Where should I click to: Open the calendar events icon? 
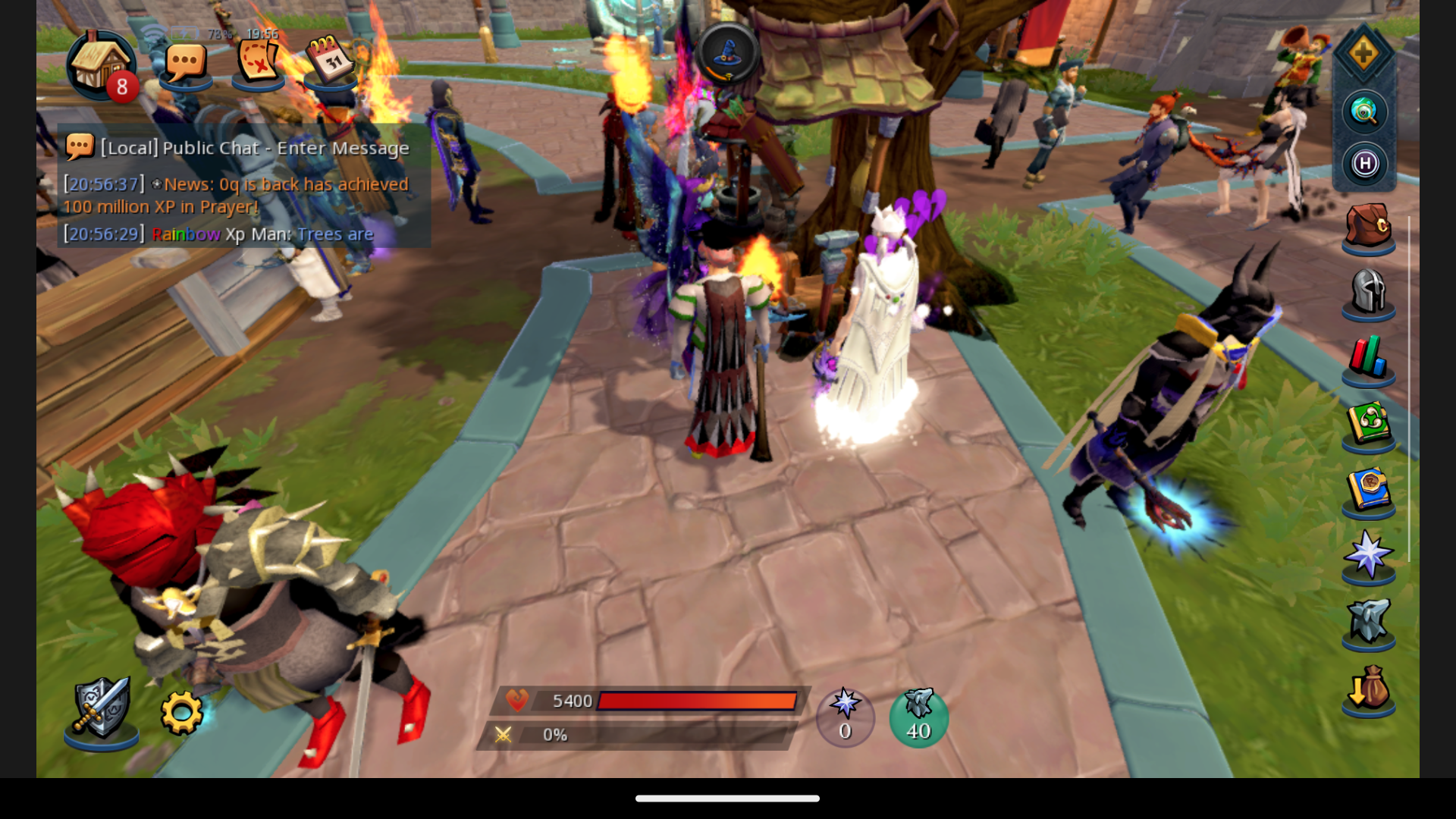coord(331,61)
